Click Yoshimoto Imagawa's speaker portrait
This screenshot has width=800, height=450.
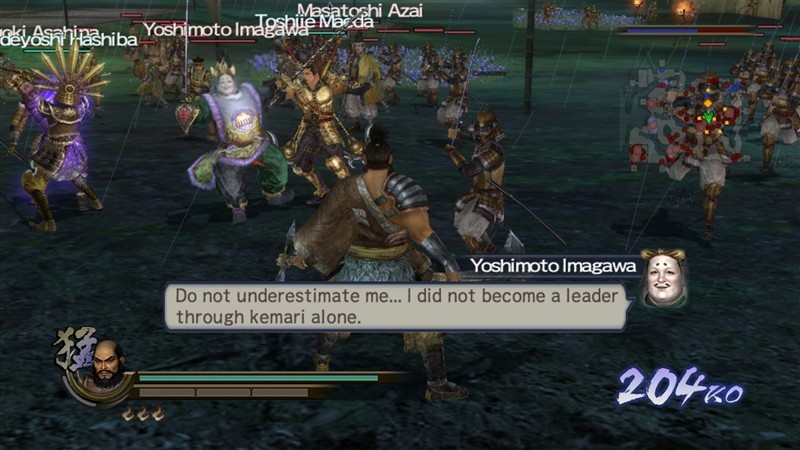click(x=662, y=278)
